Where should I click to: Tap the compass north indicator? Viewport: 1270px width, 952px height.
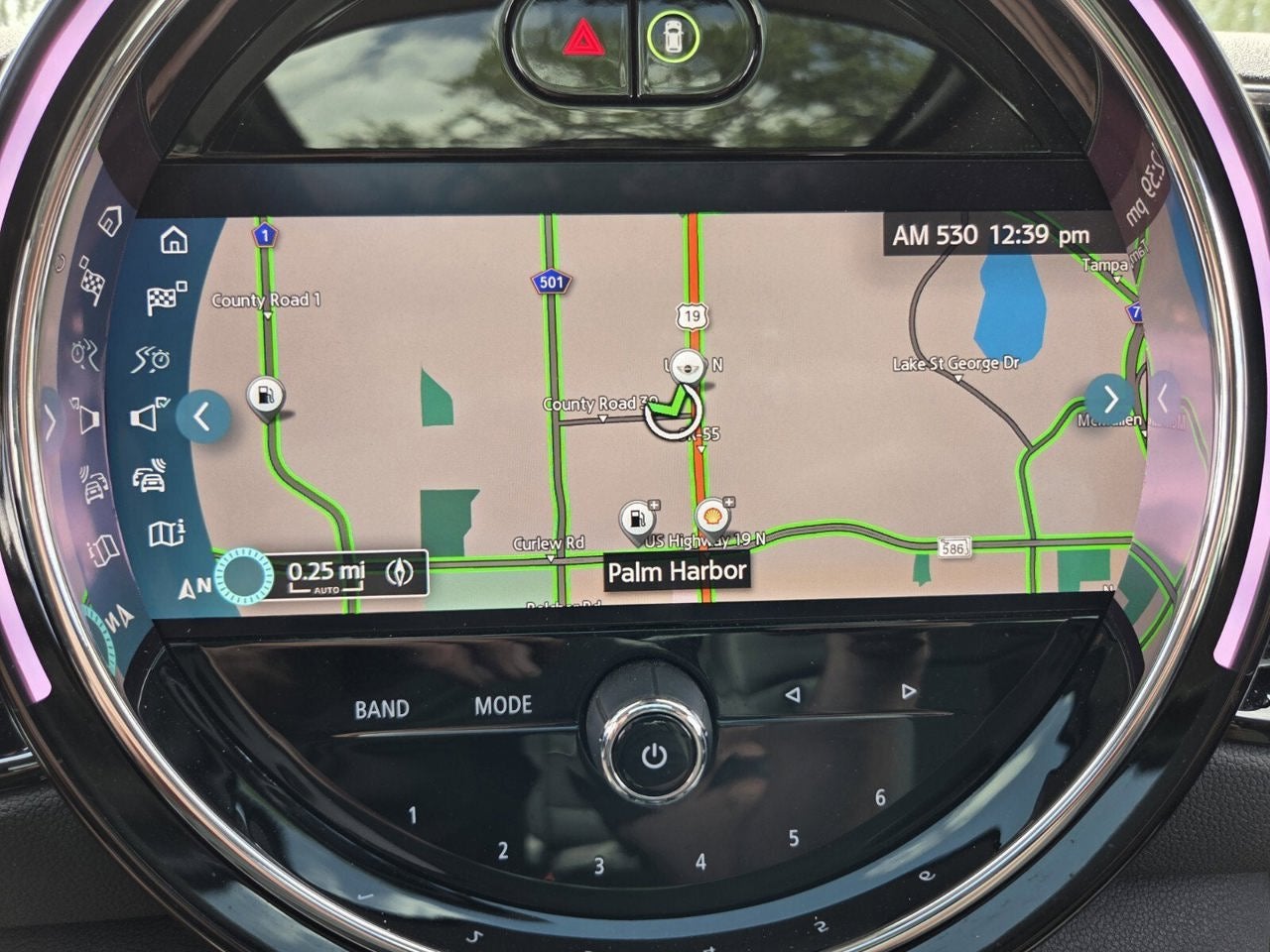tap(194, 588)
